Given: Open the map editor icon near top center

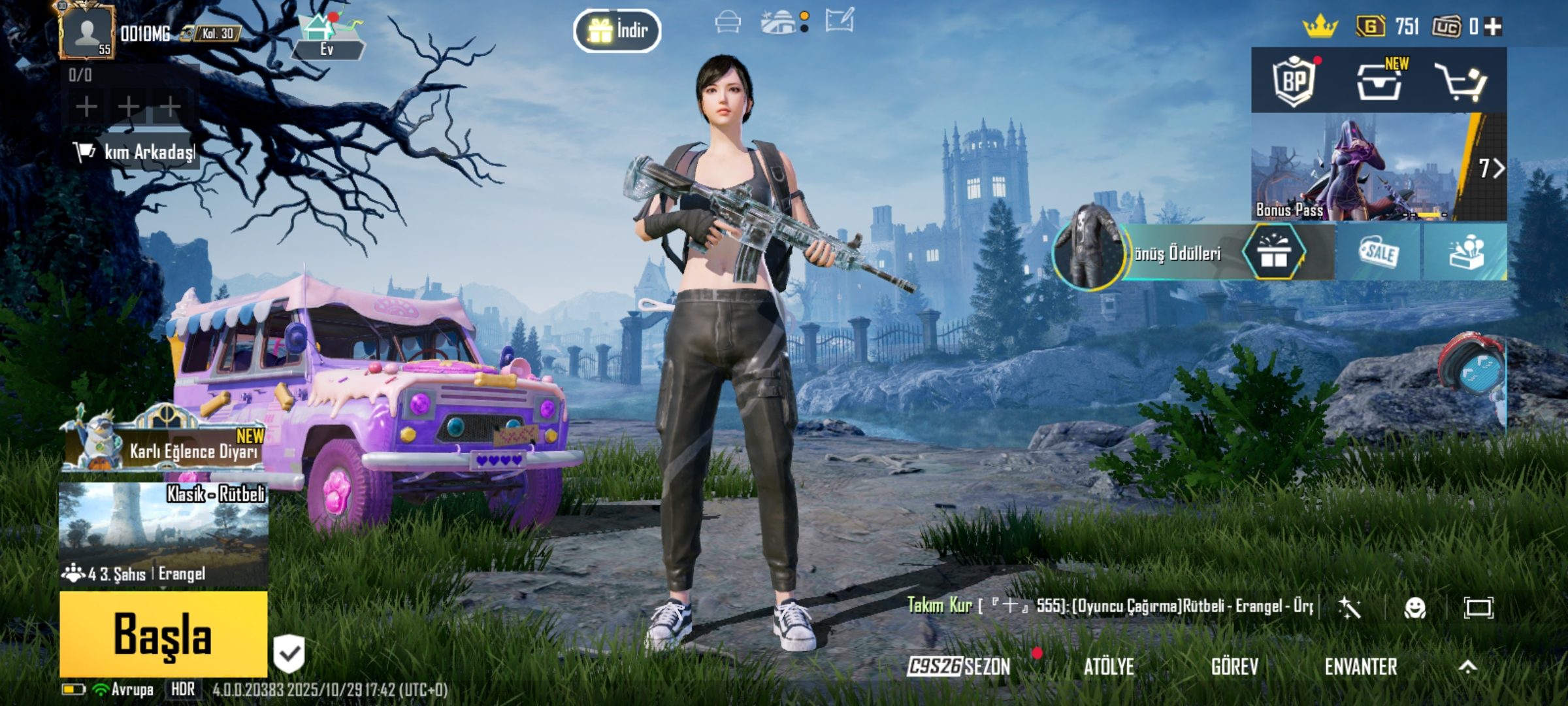Looking at the screenshot, I should coord(841,21).
